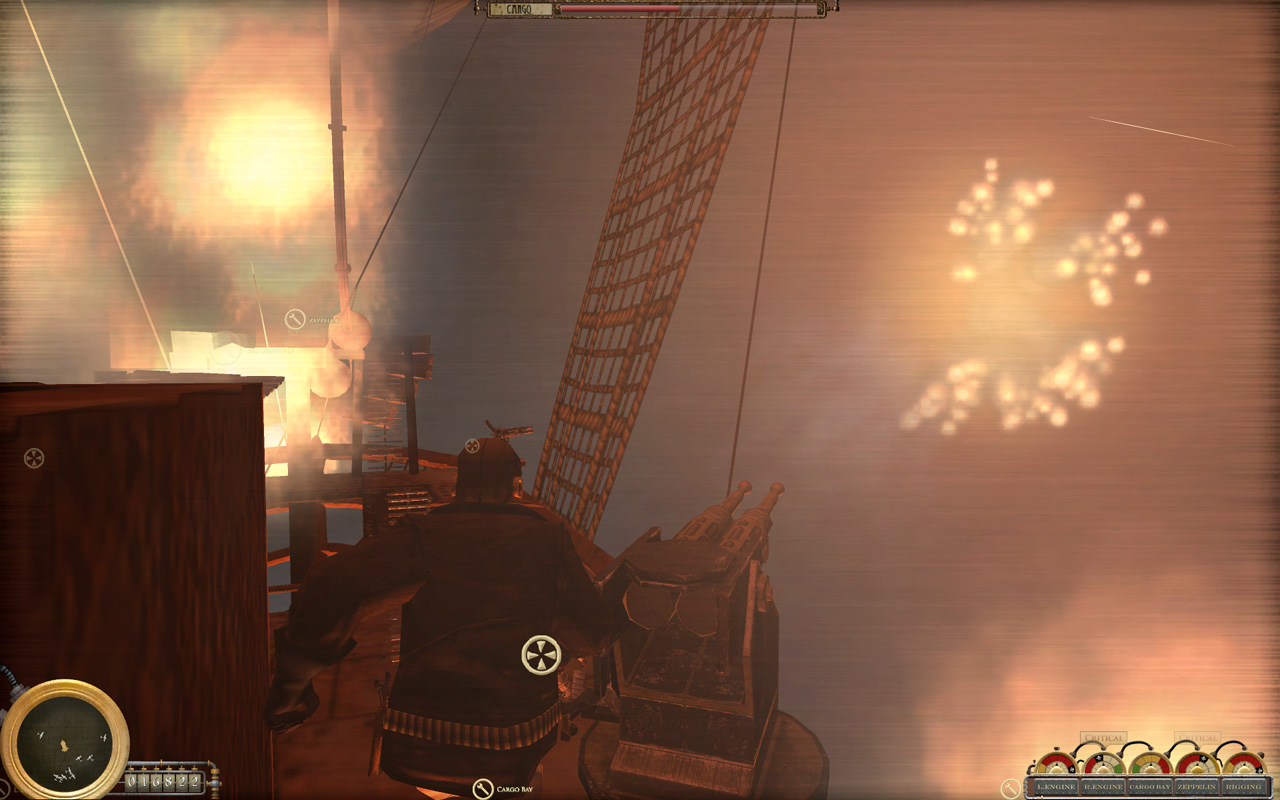Open the ZEPPELIN gauge panel label
Screen dimensions: 1280x800
(1197, 786)
